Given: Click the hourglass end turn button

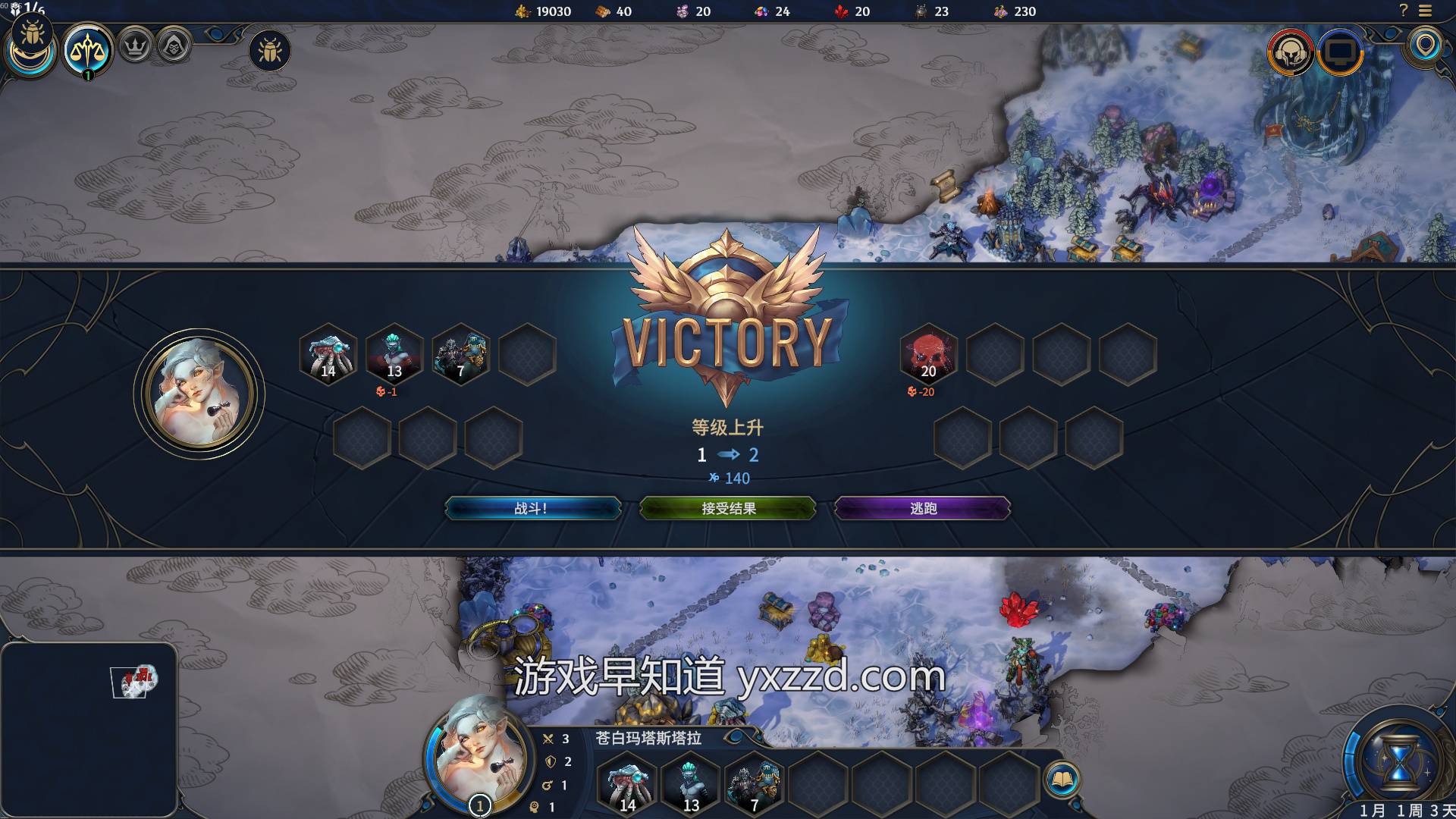Looking at the screenshot, I should click(1398, 761).
